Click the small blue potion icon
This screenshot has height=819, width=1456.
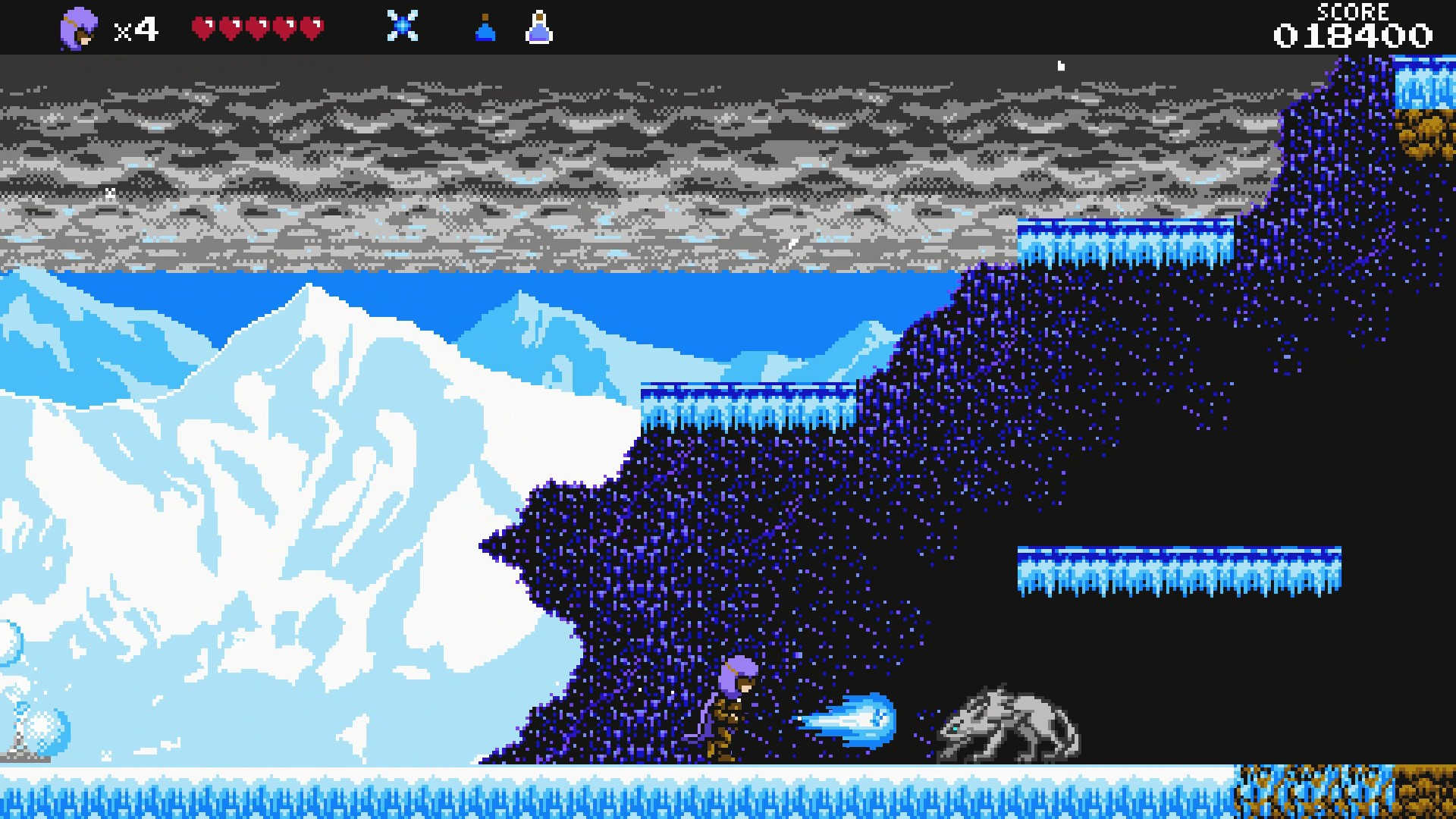point(486,27)
